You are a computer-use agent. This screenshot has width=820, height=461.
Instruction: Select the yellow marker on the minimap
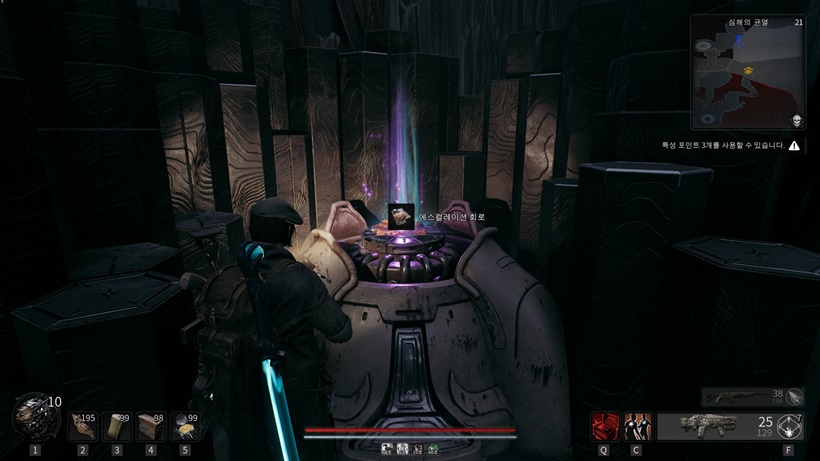coord(748,71)
